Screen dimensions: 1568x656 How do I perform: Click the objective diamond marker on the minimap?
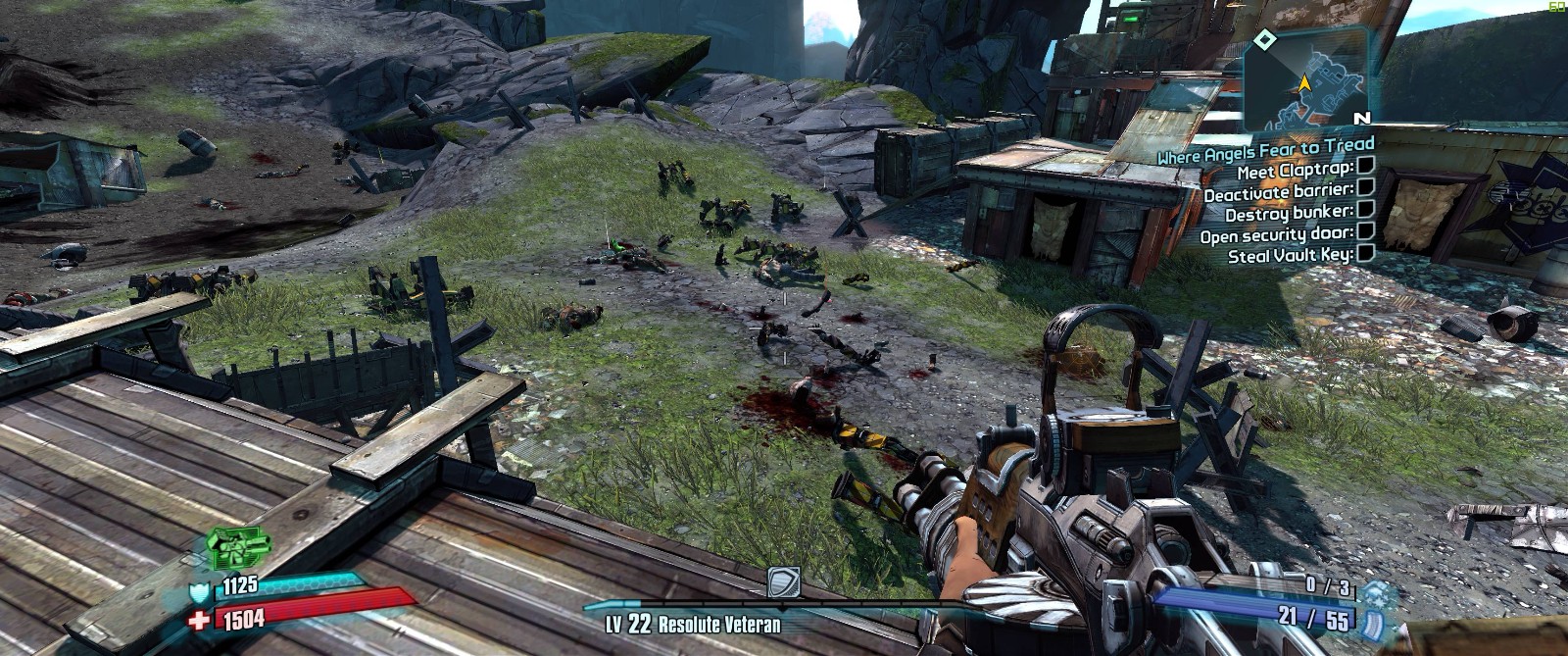(1265, 39)
